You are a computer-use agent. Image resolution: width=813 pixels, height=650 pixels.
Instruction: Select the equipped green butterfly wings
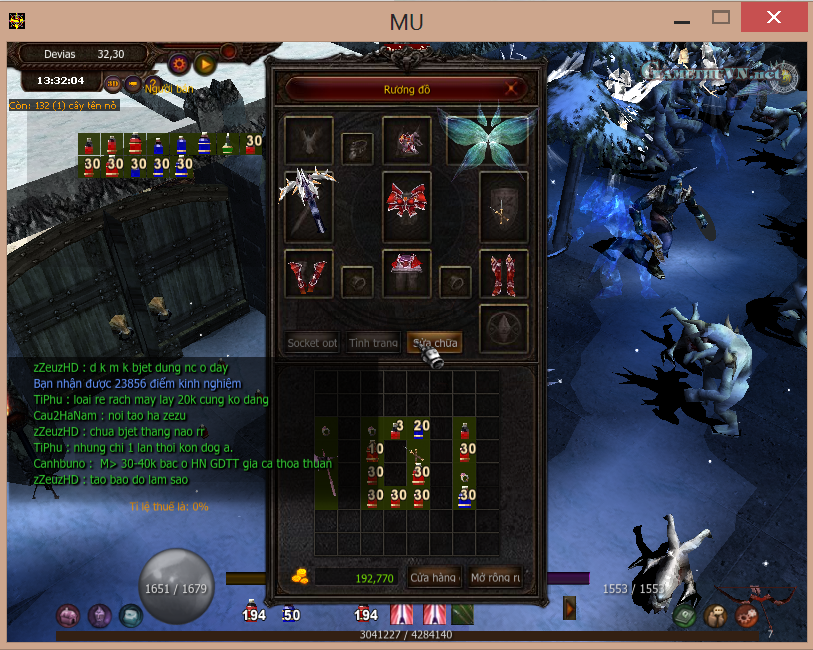(488, 141)
